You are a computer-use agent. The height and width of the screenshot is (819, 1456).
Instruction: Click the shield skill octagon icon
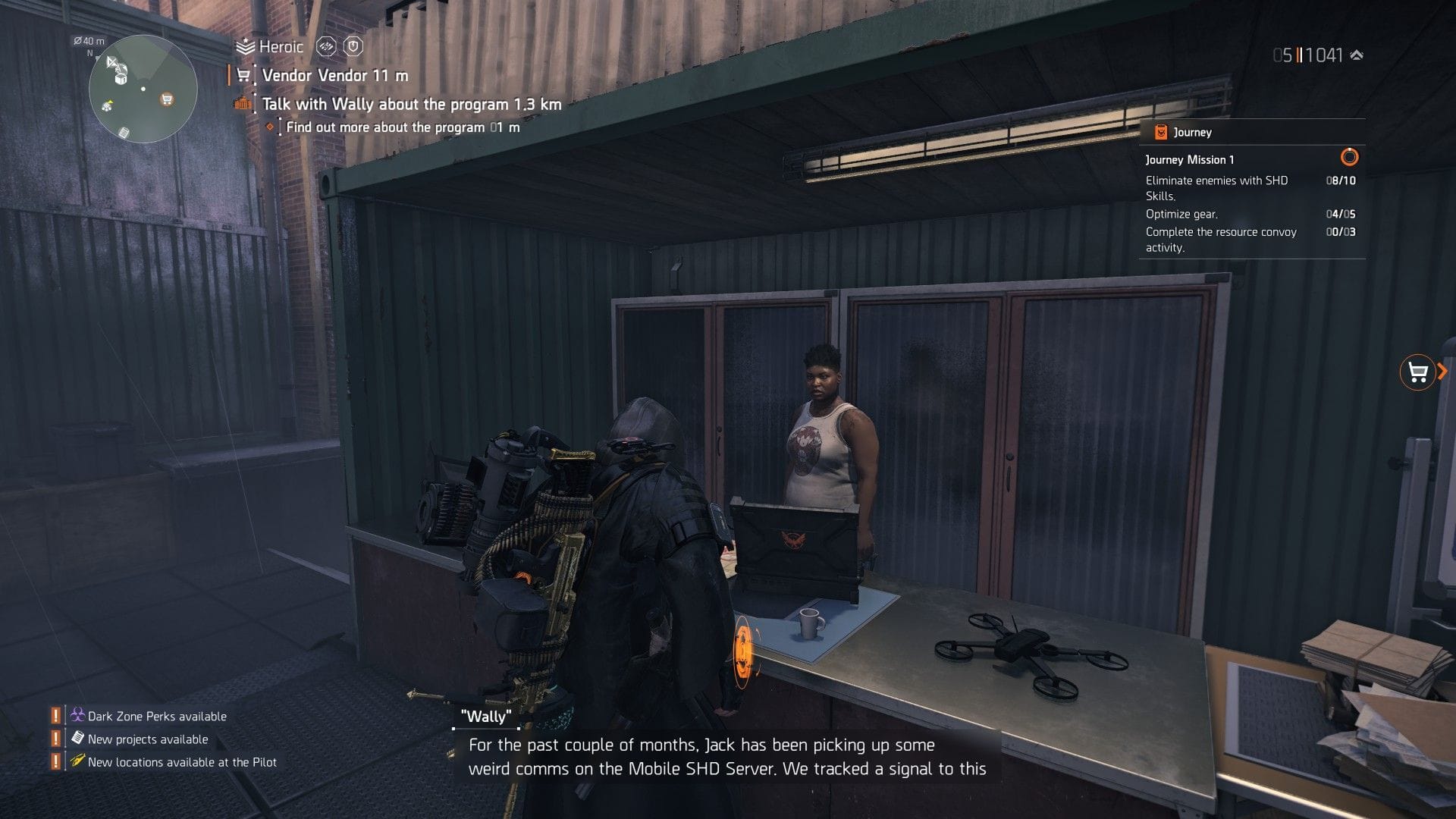(x=353, y=46)
